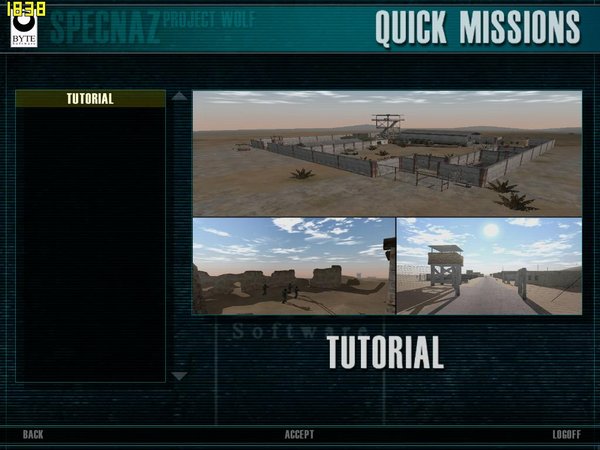
Task: Select the Tutorial mission in the list
Action: point(90,99)
